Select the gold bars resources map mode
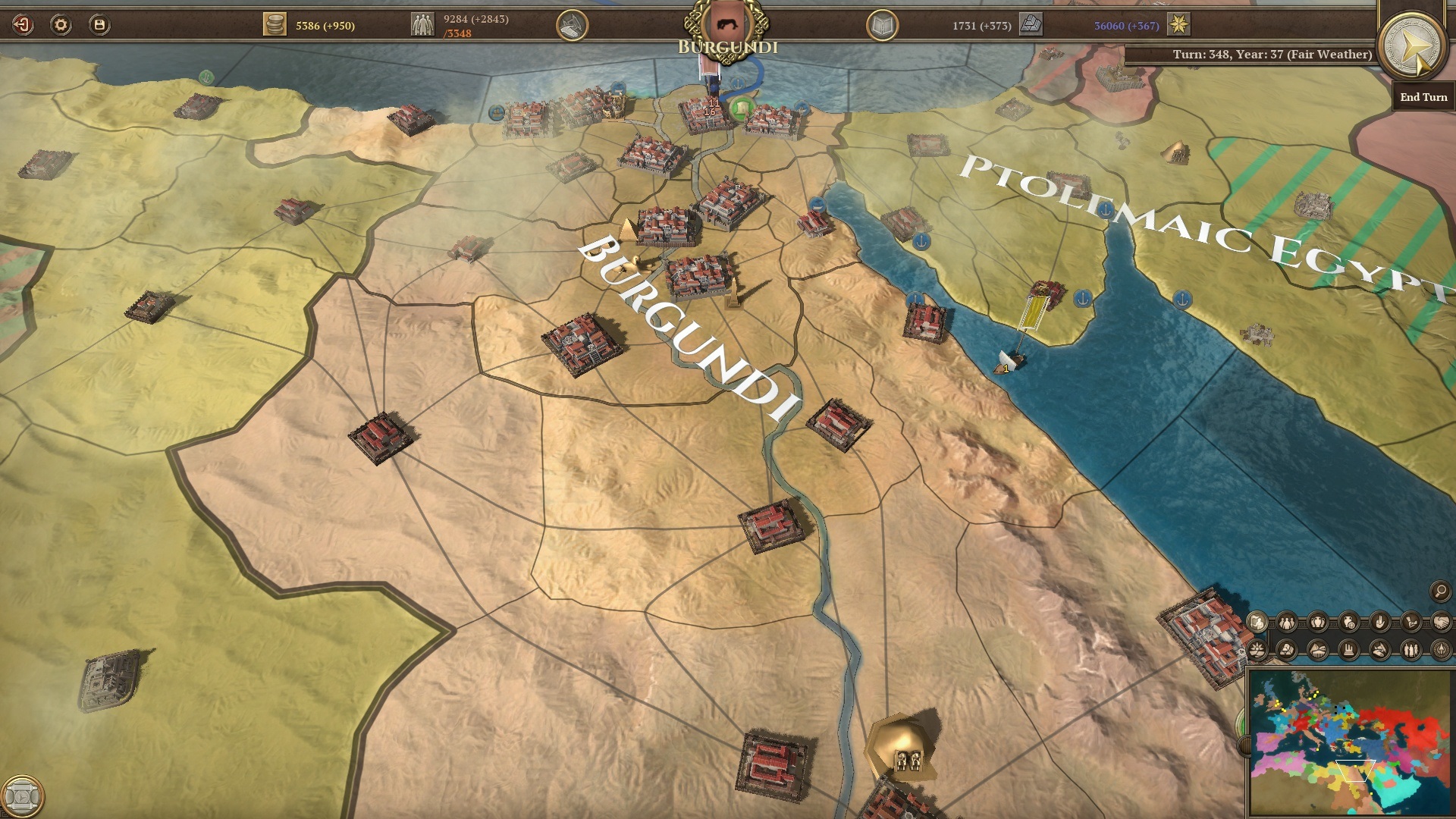The image size is (1456, 819). [1288, 649]
